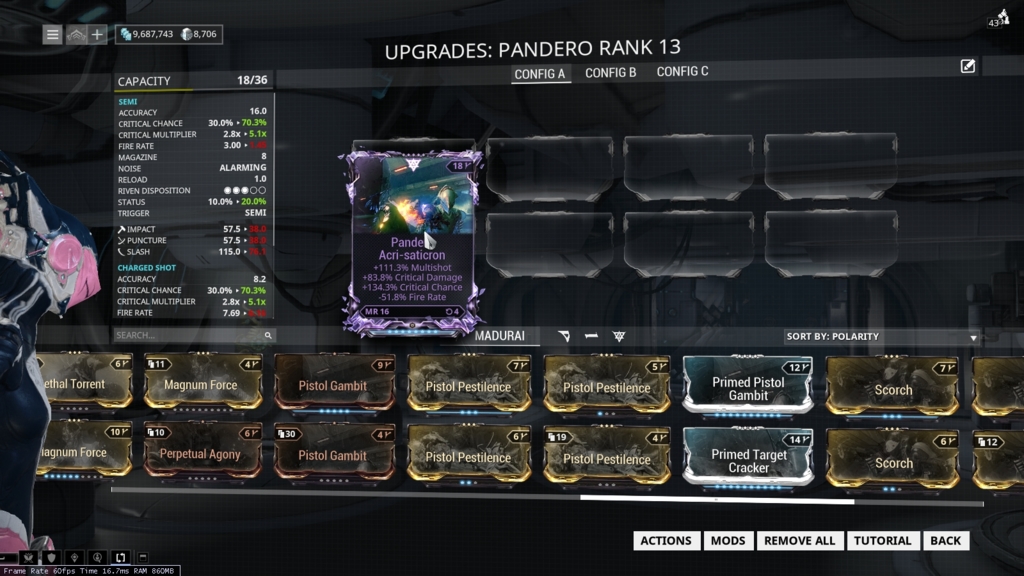Focus the mod search field

[190, 336]
